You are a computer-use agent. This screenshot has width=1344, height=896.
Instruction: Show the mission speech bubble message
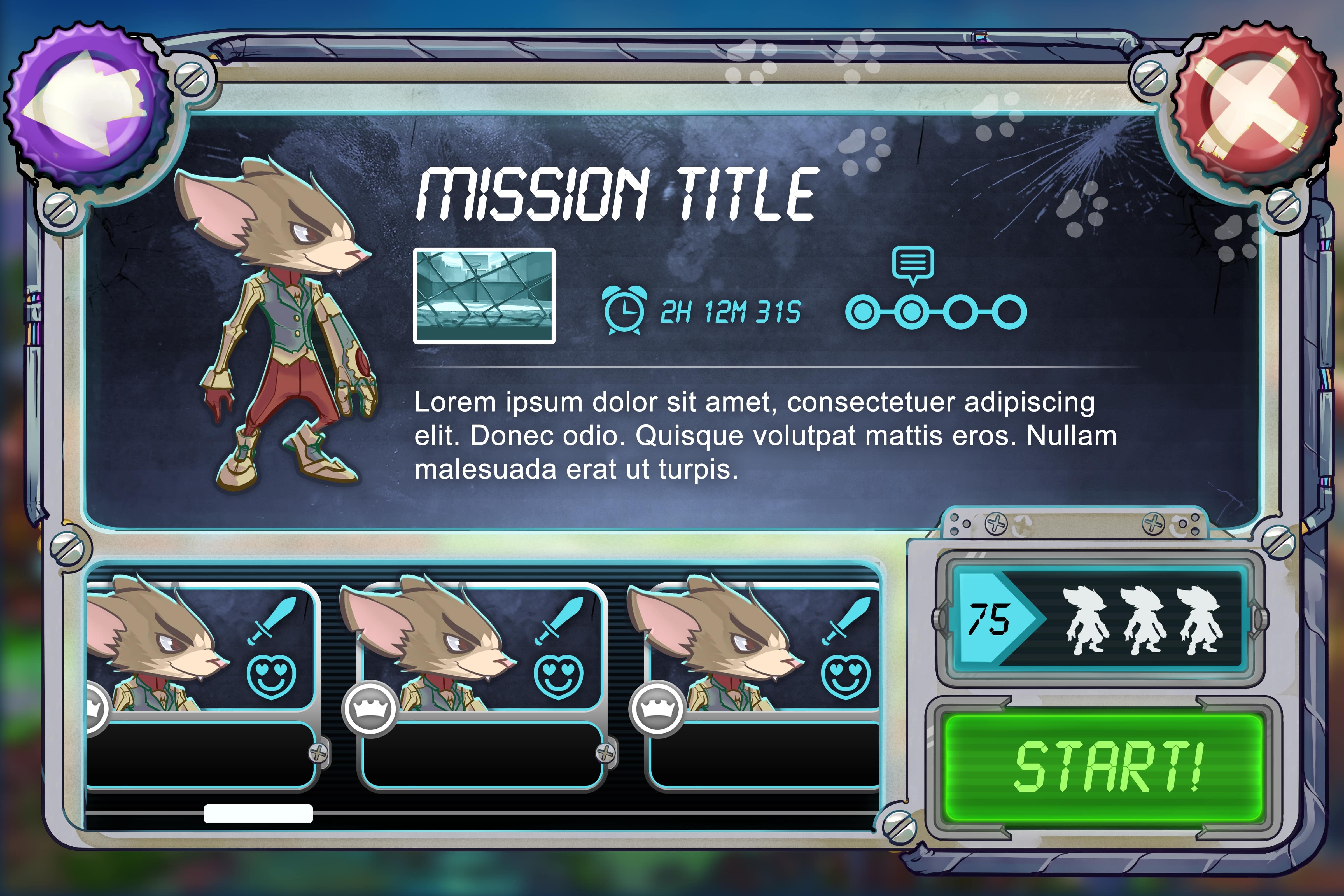(x=913, y=264)
